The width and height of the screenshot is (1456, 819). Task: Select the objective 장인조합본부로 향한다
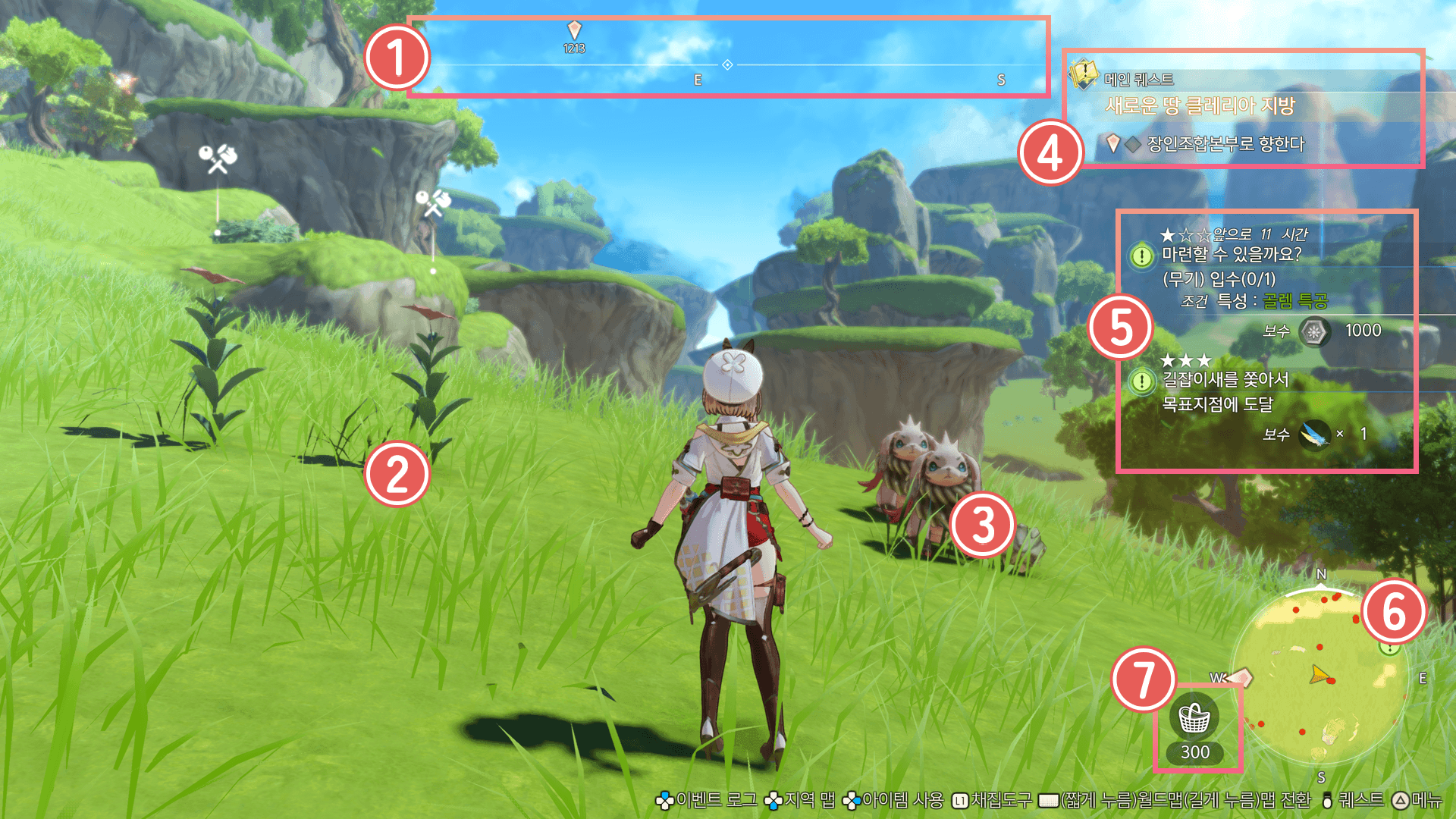pyautogui.click(x=1225, y=143)
